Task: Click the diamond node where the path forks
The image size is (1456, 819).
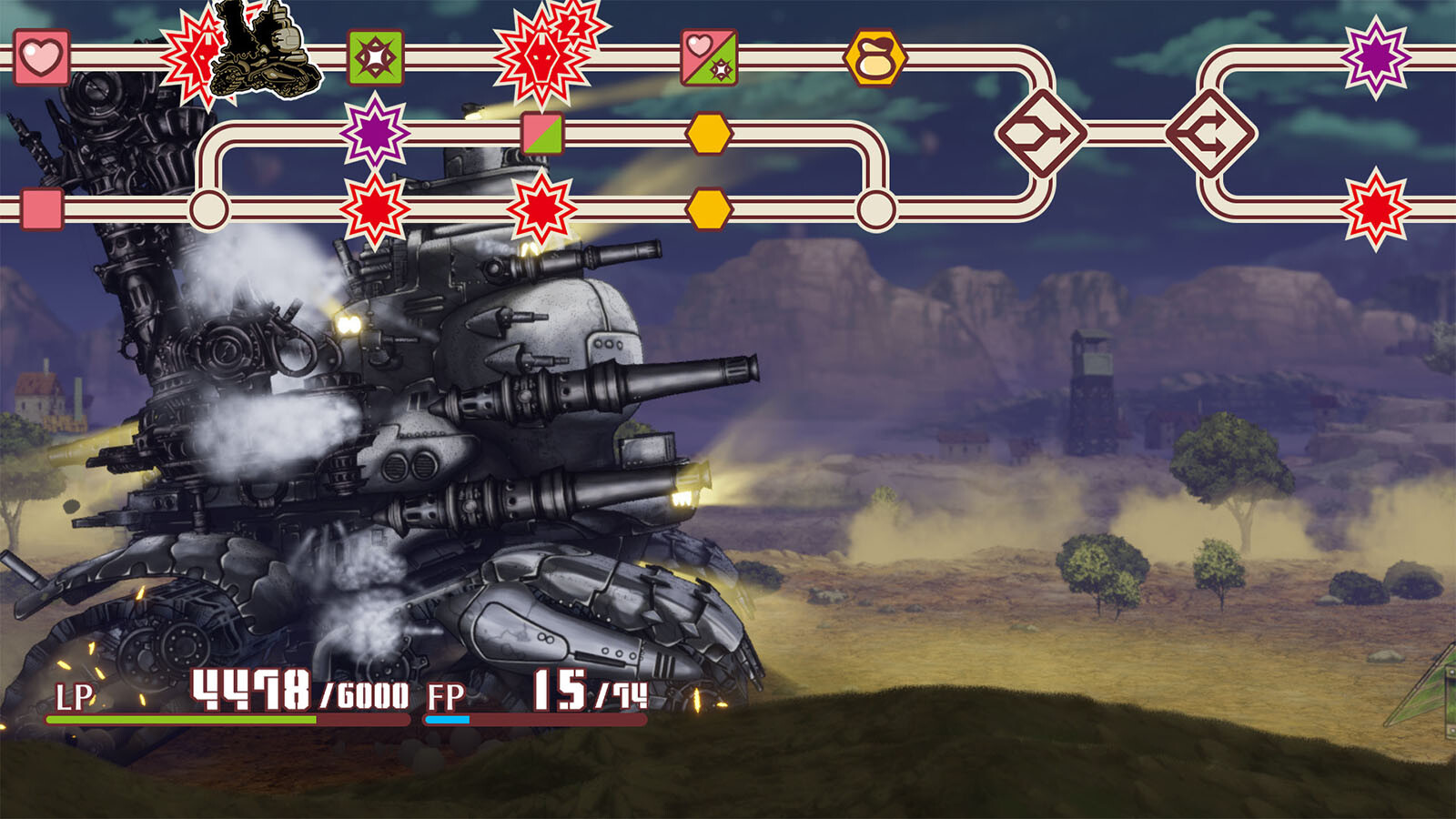Action: [1210, 134]
